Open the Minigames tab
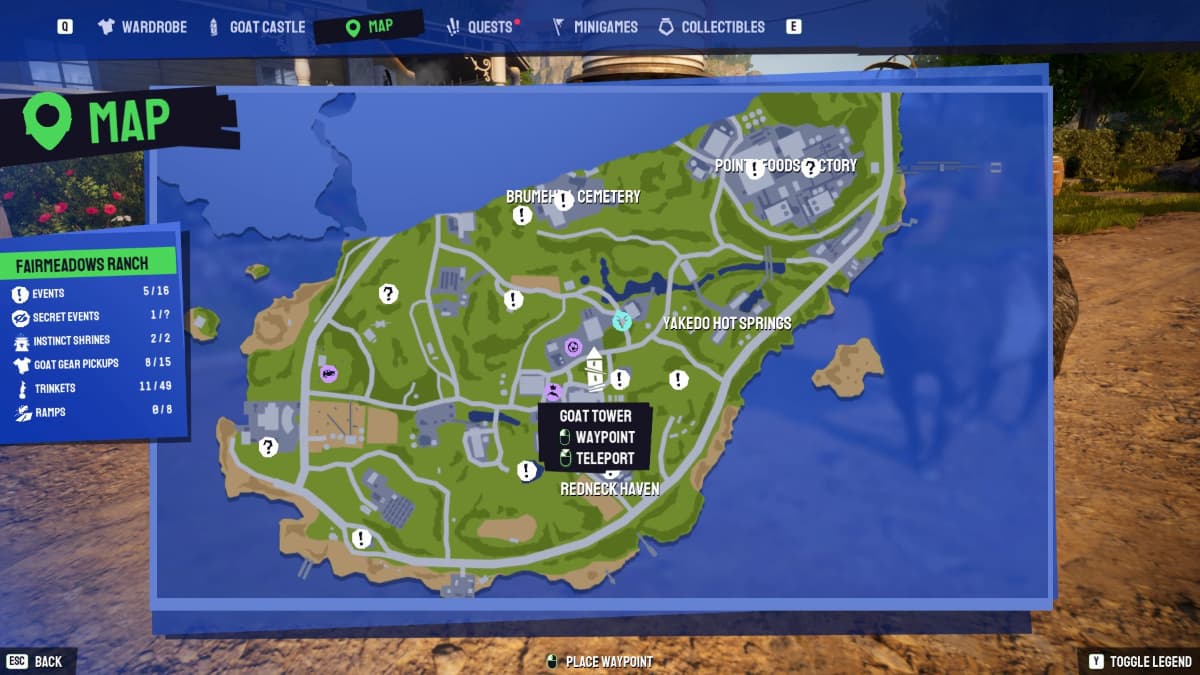1200x675 pixels. pyautogui.click(x=596, y=27)
